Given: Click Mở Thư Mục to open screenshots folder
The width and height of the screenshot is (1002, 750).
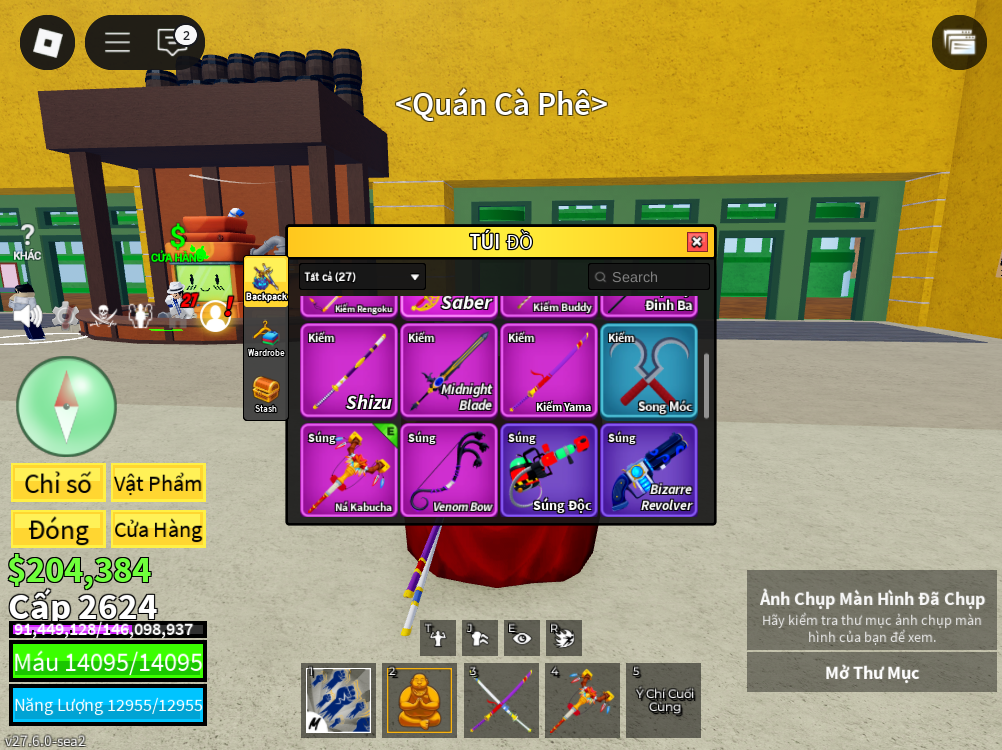Looking at the screenshot, I should pyautogui.click(x=871, y=673).
